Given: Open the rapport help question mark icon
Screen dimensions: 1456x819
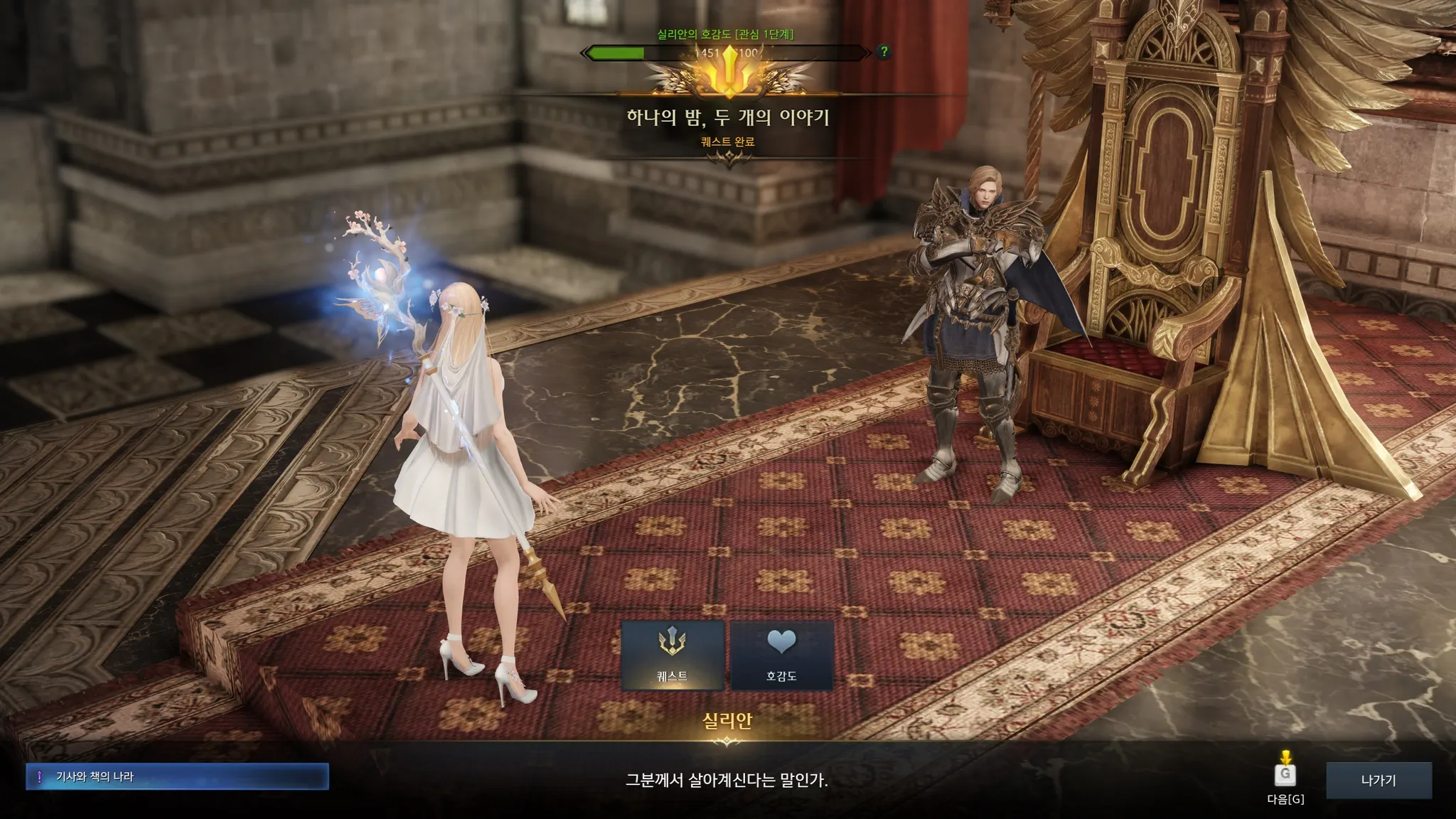Looking at the screenshot, I should [x=884, y=51].
